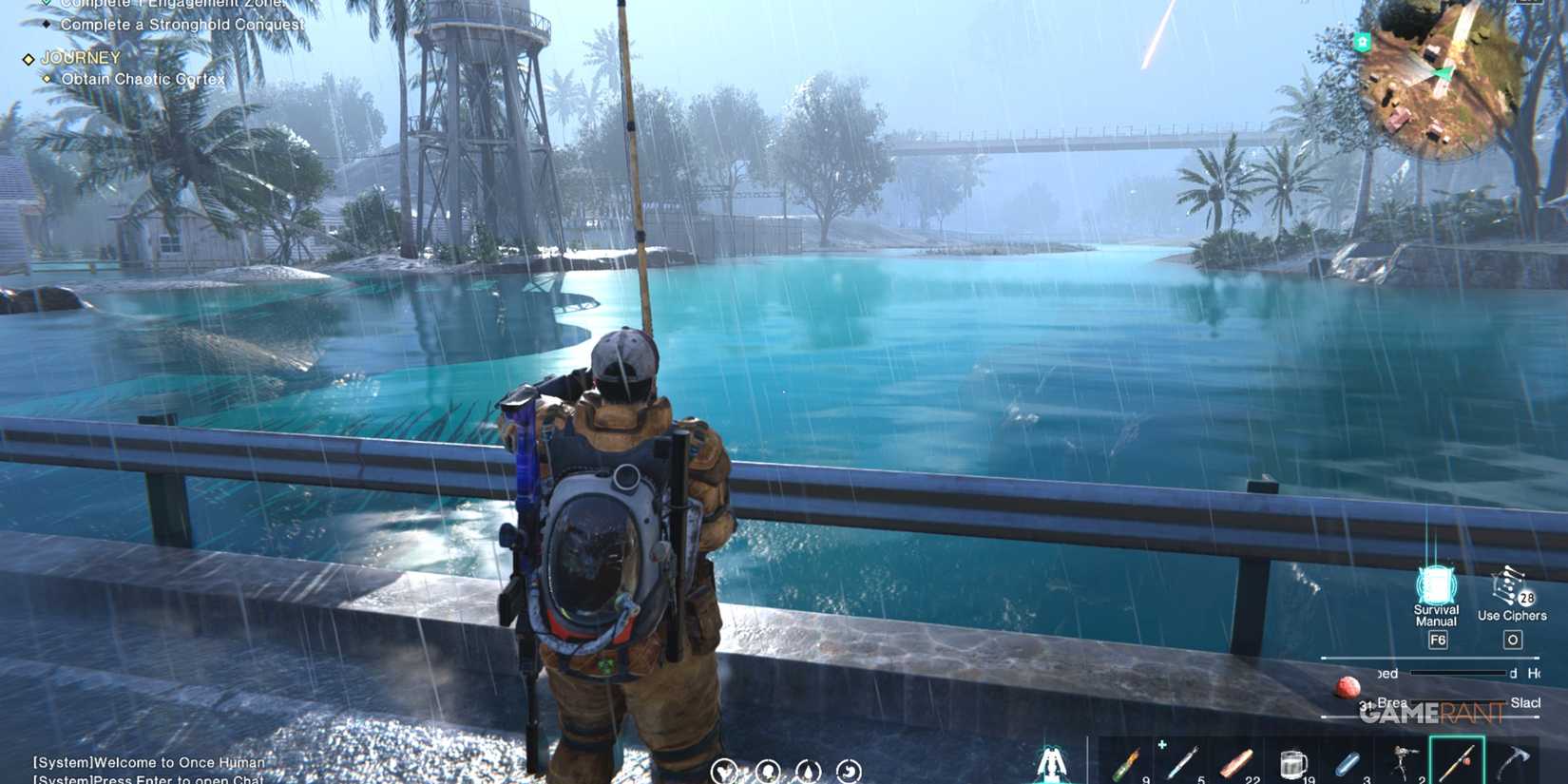Click the health status circle indicator
Viewport: 1568px width, 784px height.
point(724,770)
